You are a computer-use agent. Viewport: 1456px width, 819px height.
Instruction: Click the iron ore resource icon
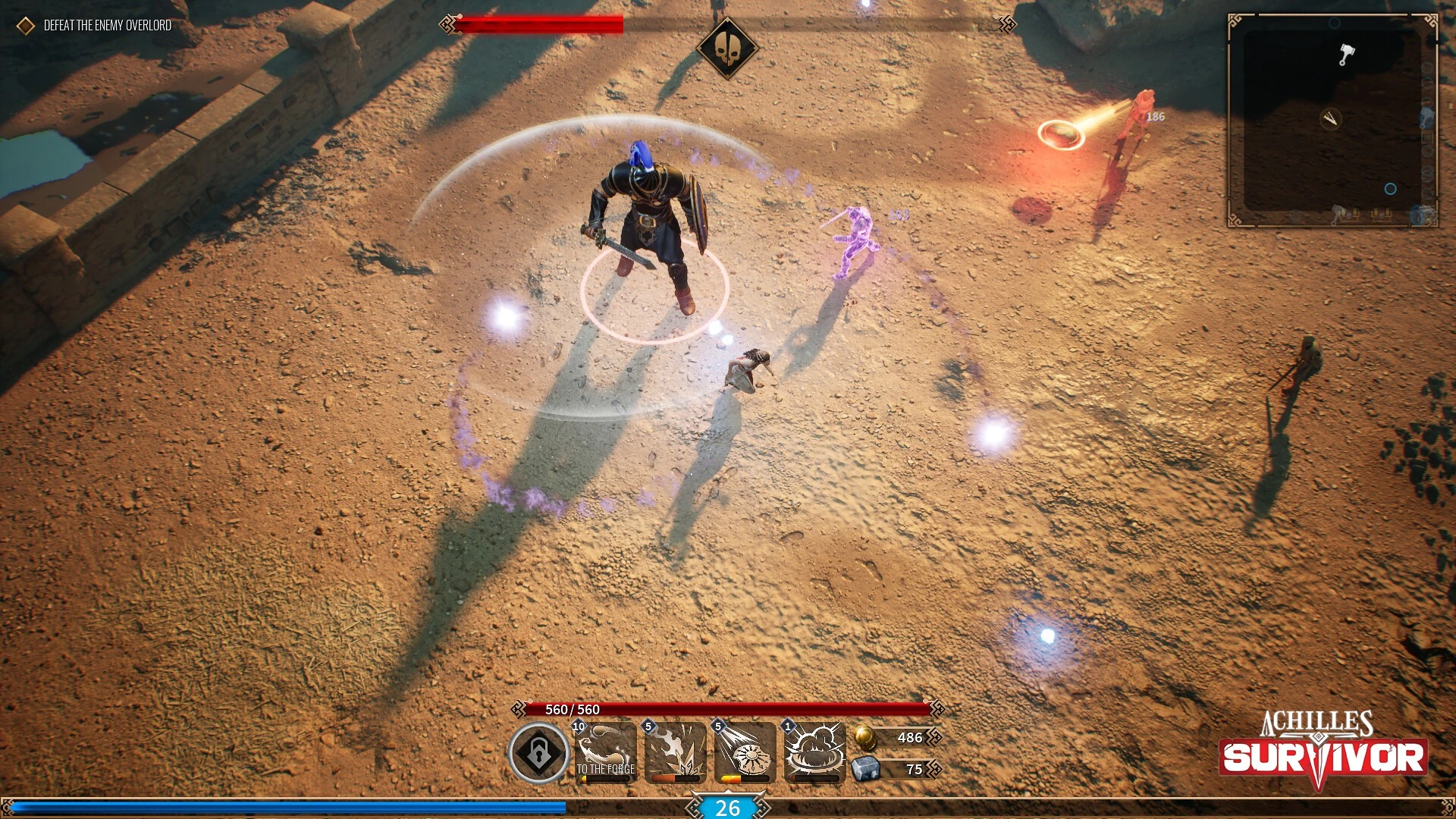[x=865, y=769]
